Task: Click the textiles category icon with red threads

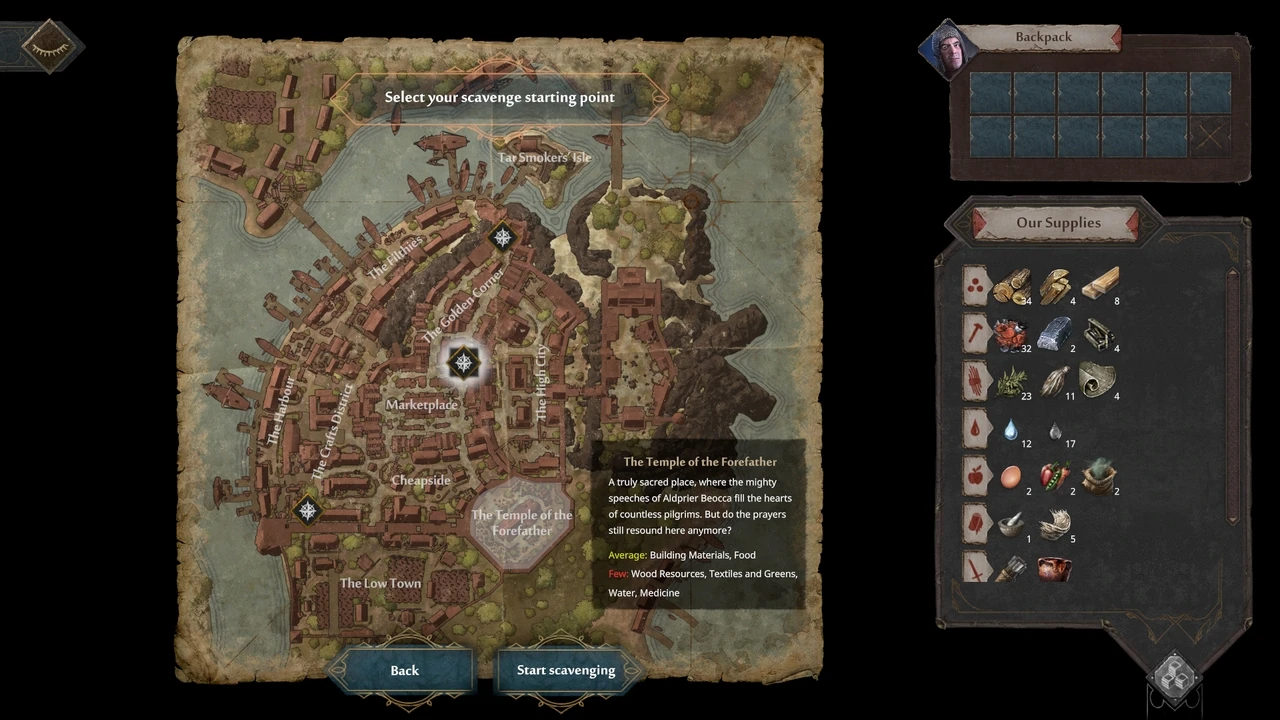Action: pos(975,382)
